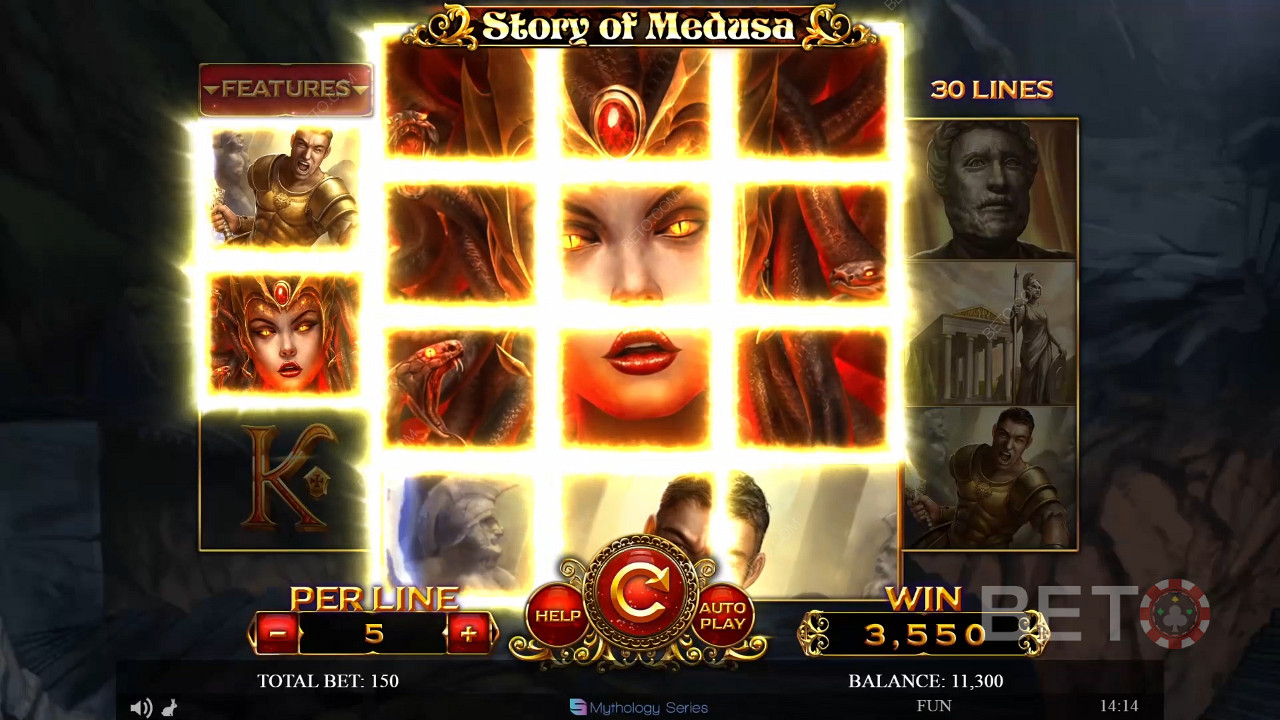Toggle the sound speaker icon

coord(140,708)
